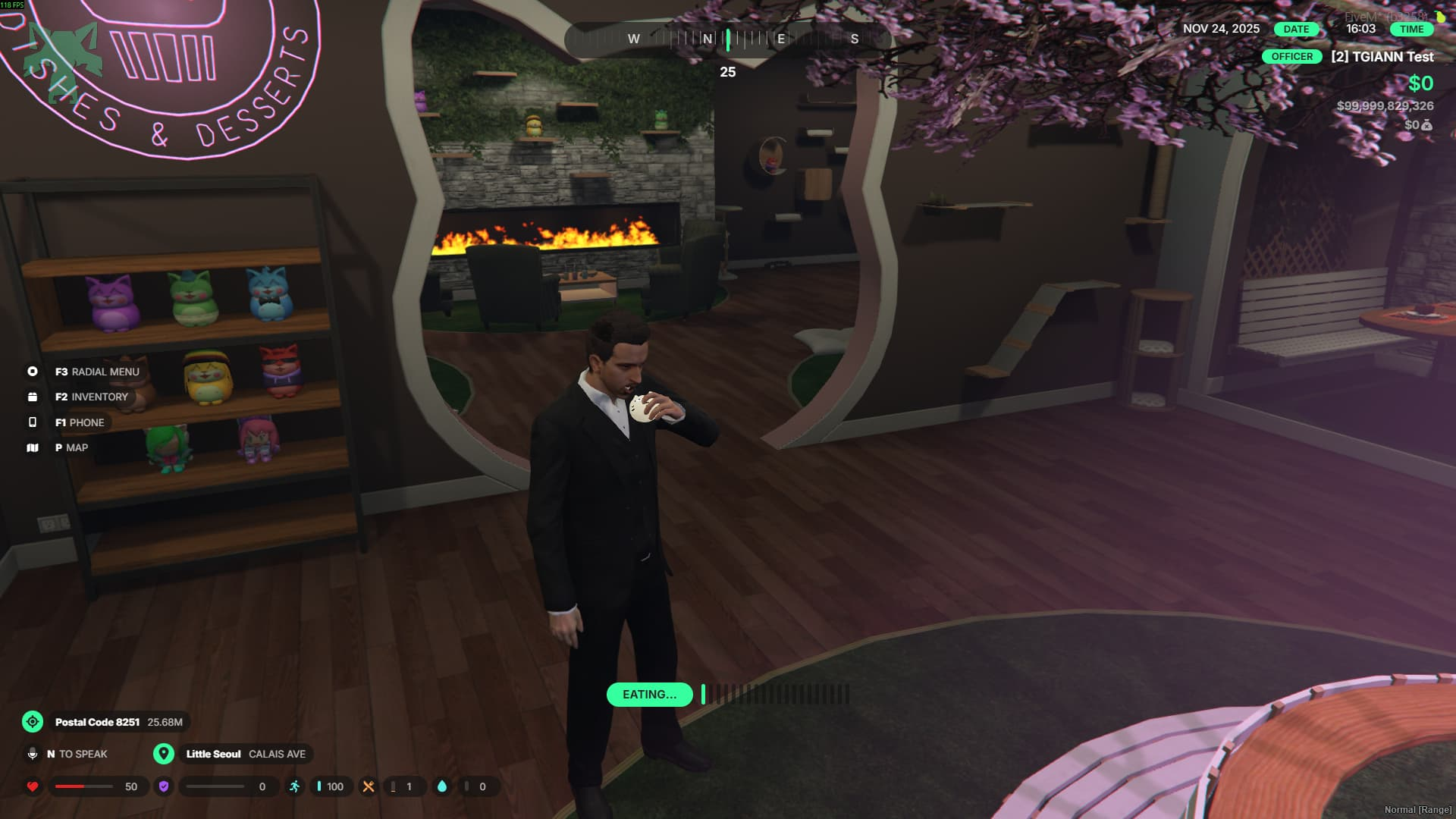Screen dimensions: 1456x819
Task: Click the green postal code crosshair icon
Action: click(x=33, y=722)
